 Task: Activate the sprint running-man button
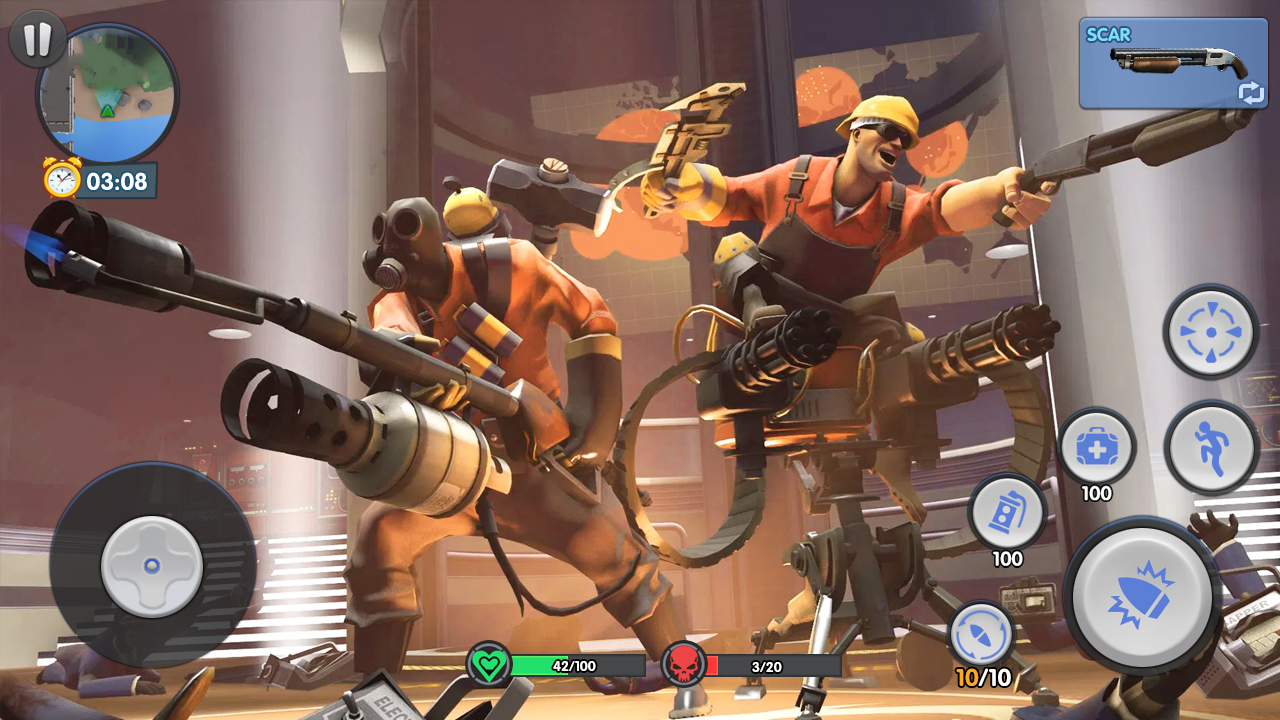coord(1211,447)
